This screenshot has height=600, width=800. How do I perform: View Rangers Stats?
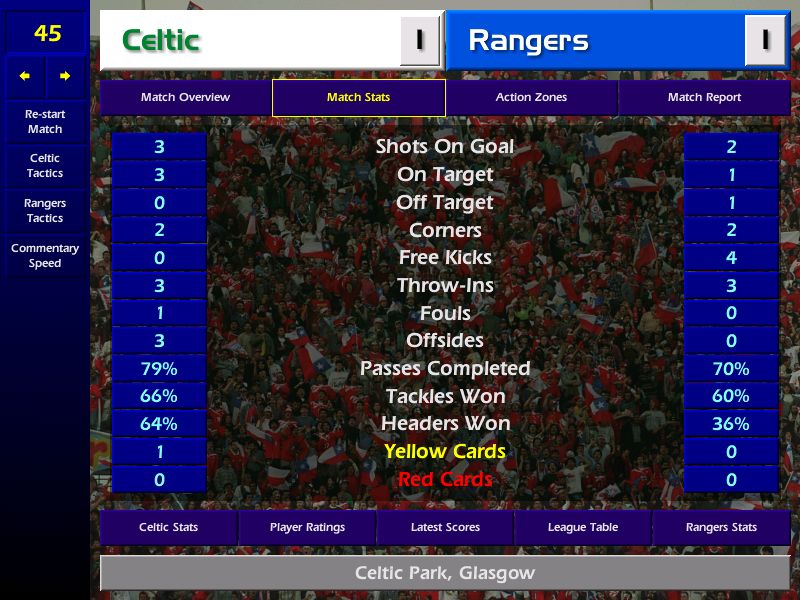[721, 527]
